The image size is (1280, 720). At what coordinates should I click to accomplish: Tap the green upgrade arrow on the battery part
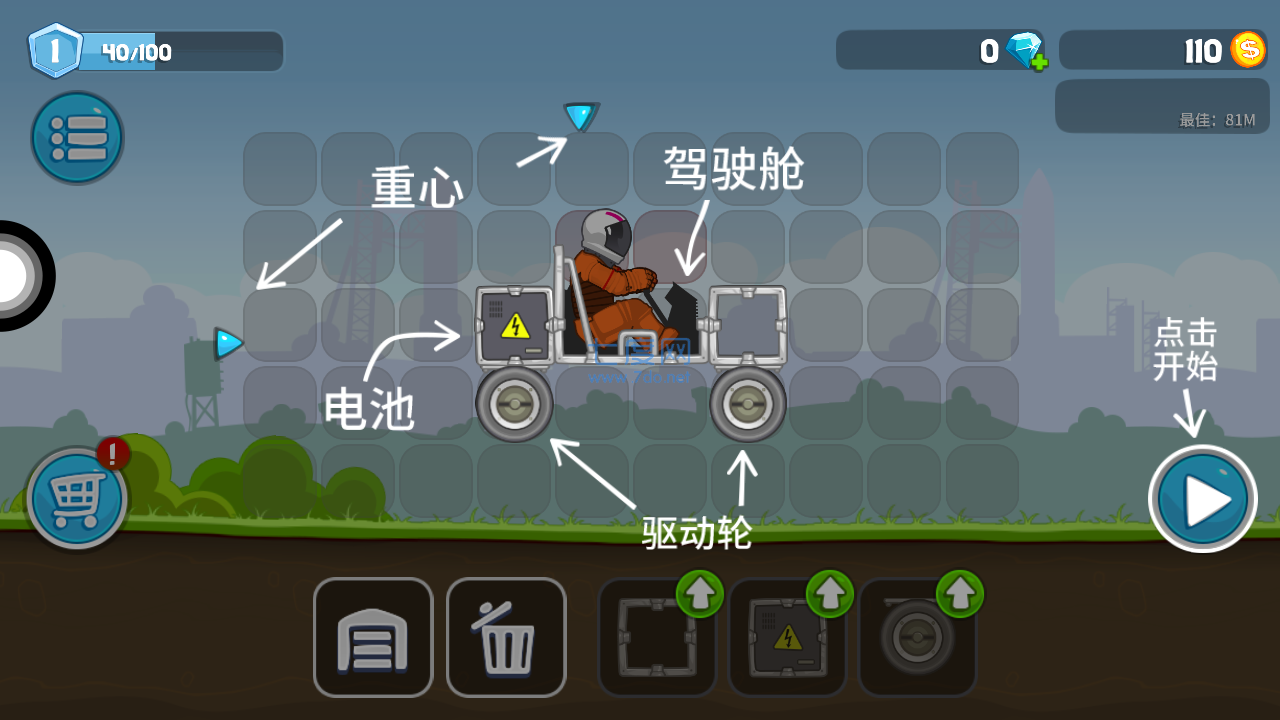point(828,593)
